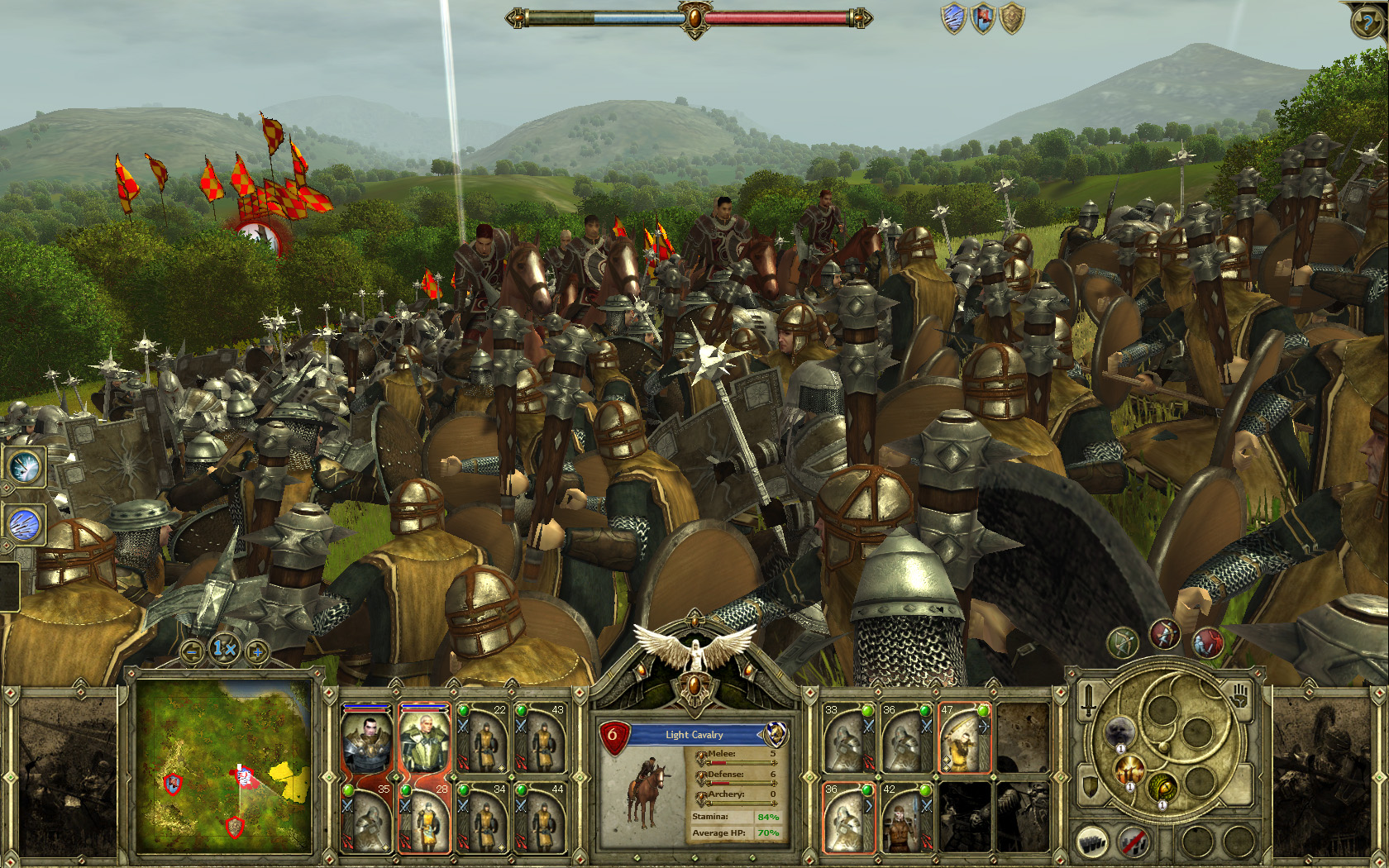Image resolution: width=1389 pixels, height=868 pixels.
Task: Cast the grey stone face spell
Action: pyautogui.click(x=1119, y=732)
